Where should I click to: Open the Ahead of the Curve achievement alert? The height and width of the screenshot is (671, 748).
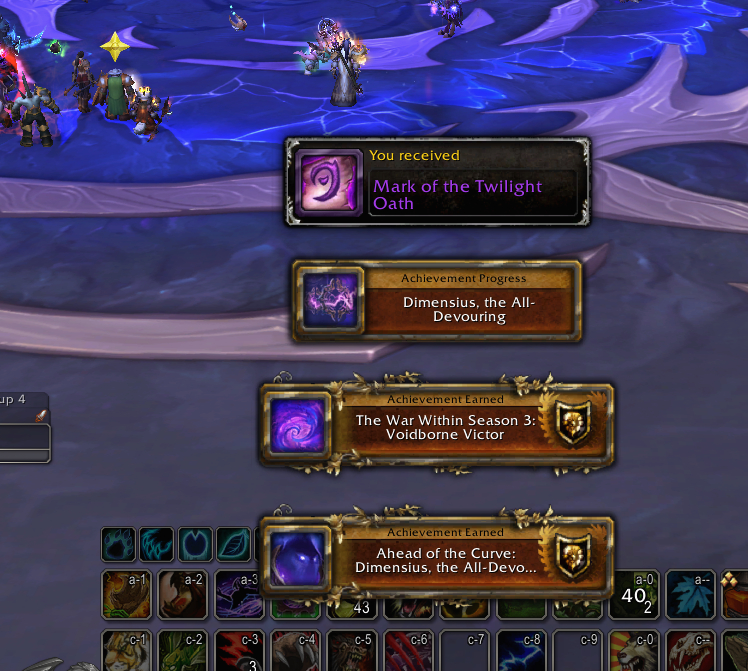(x=436, y=558)
